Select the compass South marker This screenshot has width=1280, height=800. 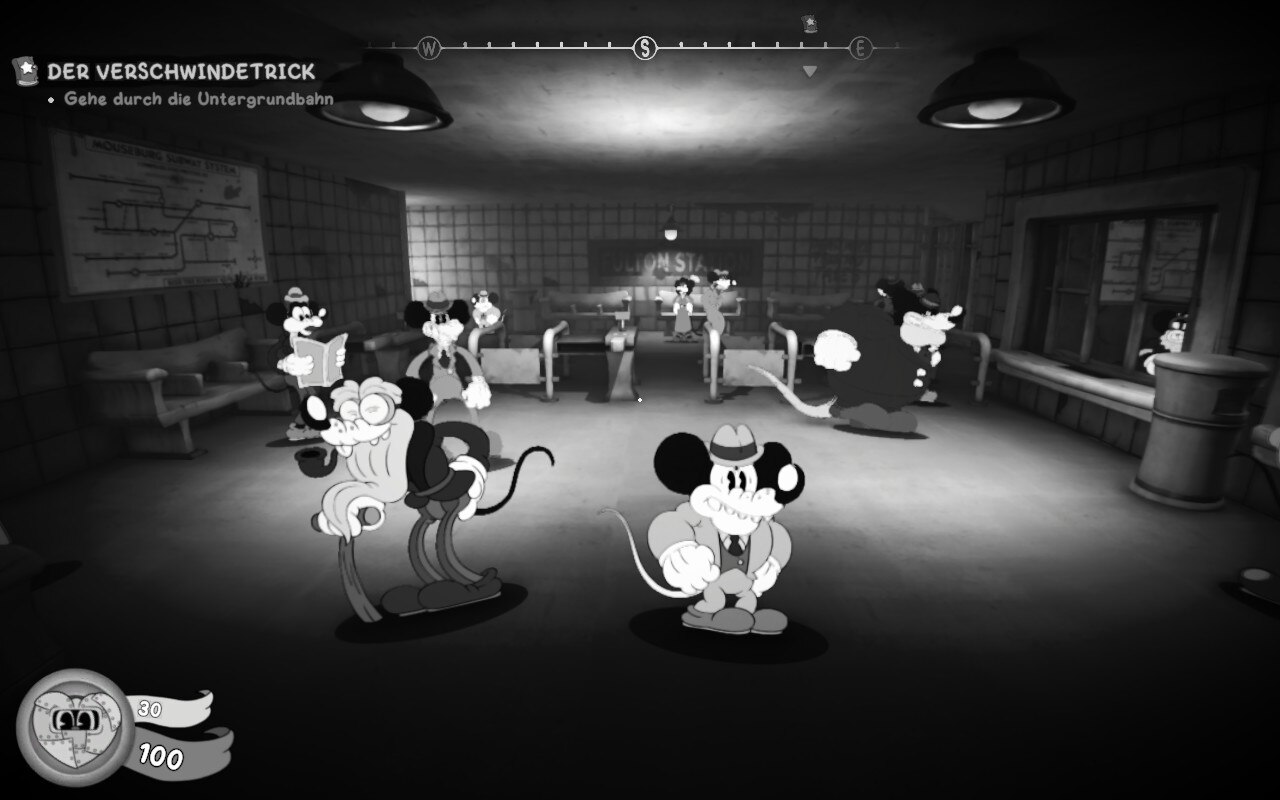point(645,47)
